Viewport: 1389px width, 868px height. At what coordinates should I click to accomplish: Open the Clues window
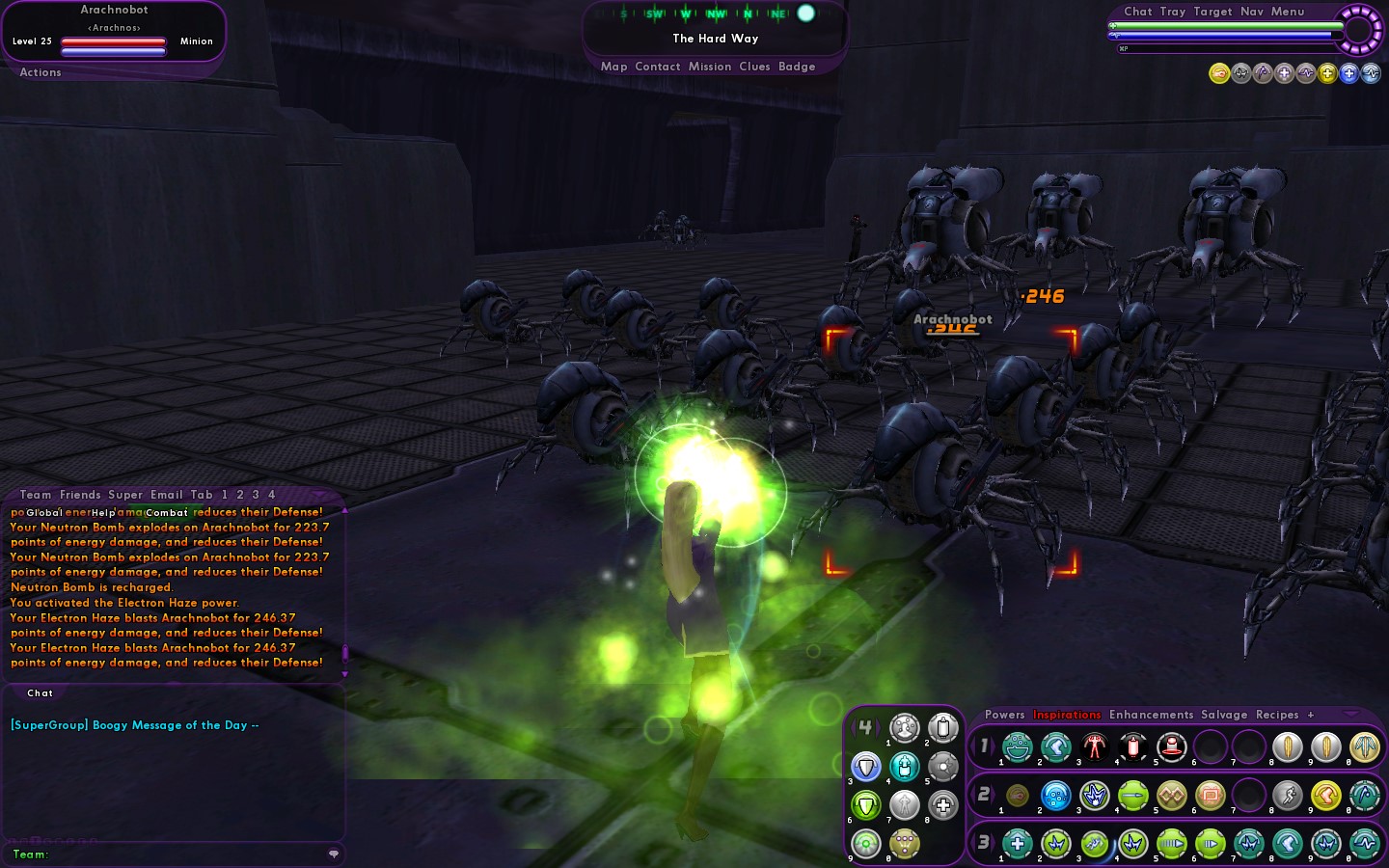[754, 67]
